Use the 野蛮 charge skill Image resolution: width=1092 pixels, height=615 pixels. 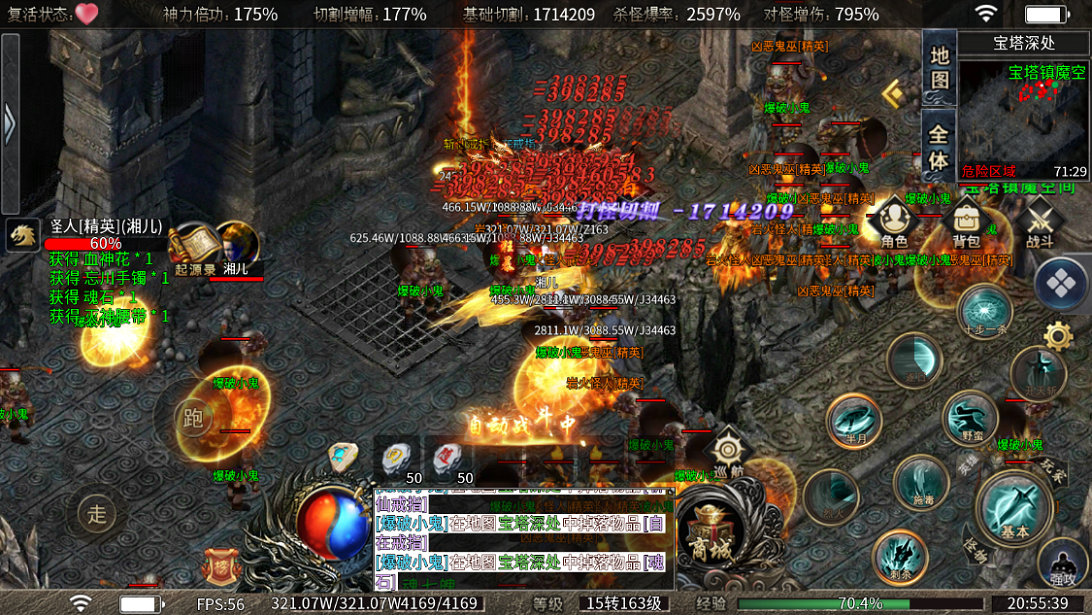[970, 416]
